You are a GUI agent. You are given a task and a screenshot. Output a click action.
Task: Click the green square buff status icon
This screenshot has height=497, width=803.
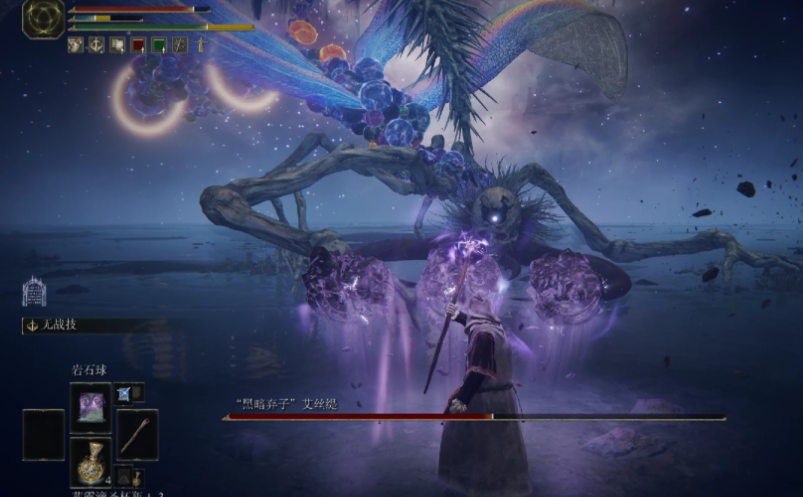(x=159, y=45)
